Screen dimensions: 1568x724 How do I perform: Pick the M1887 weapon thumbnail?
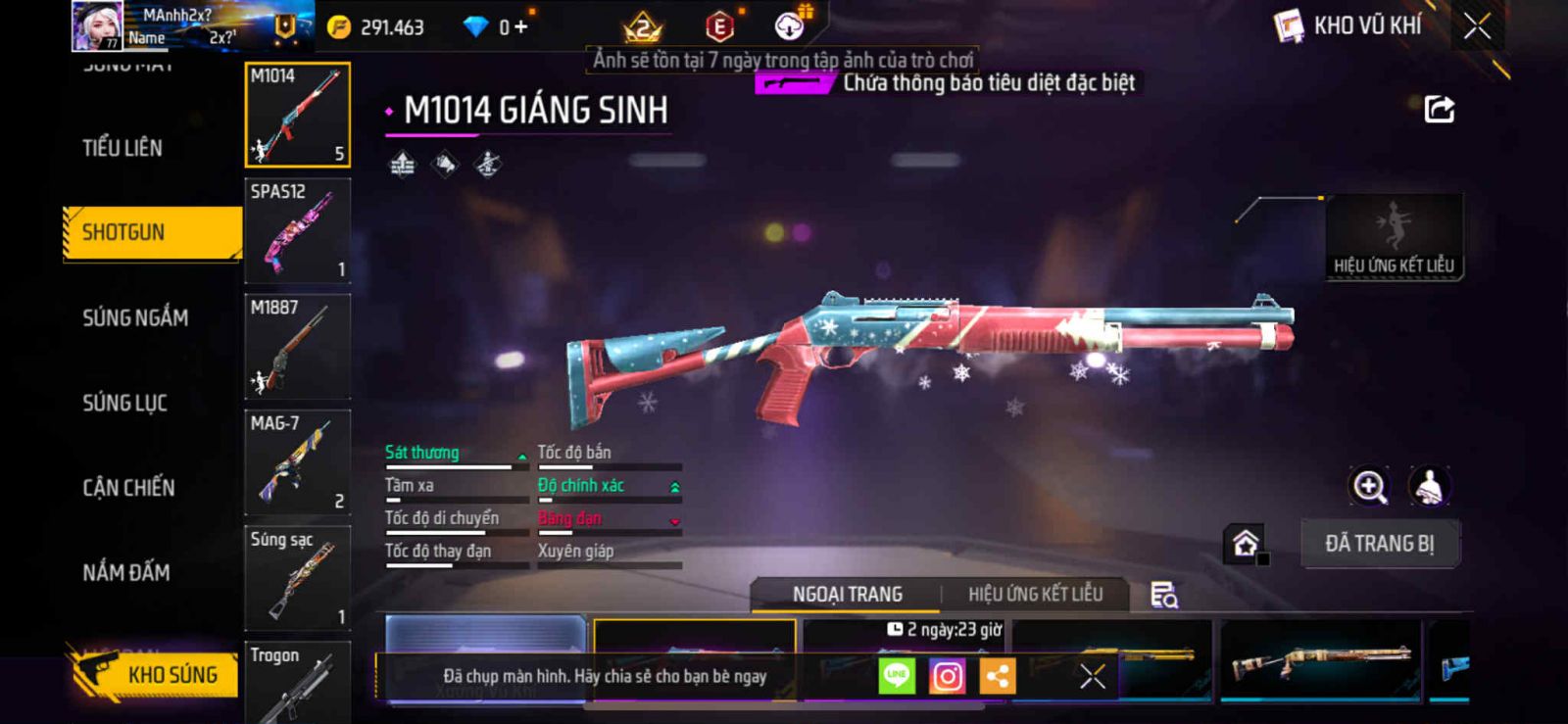click(x=297, y=347)
